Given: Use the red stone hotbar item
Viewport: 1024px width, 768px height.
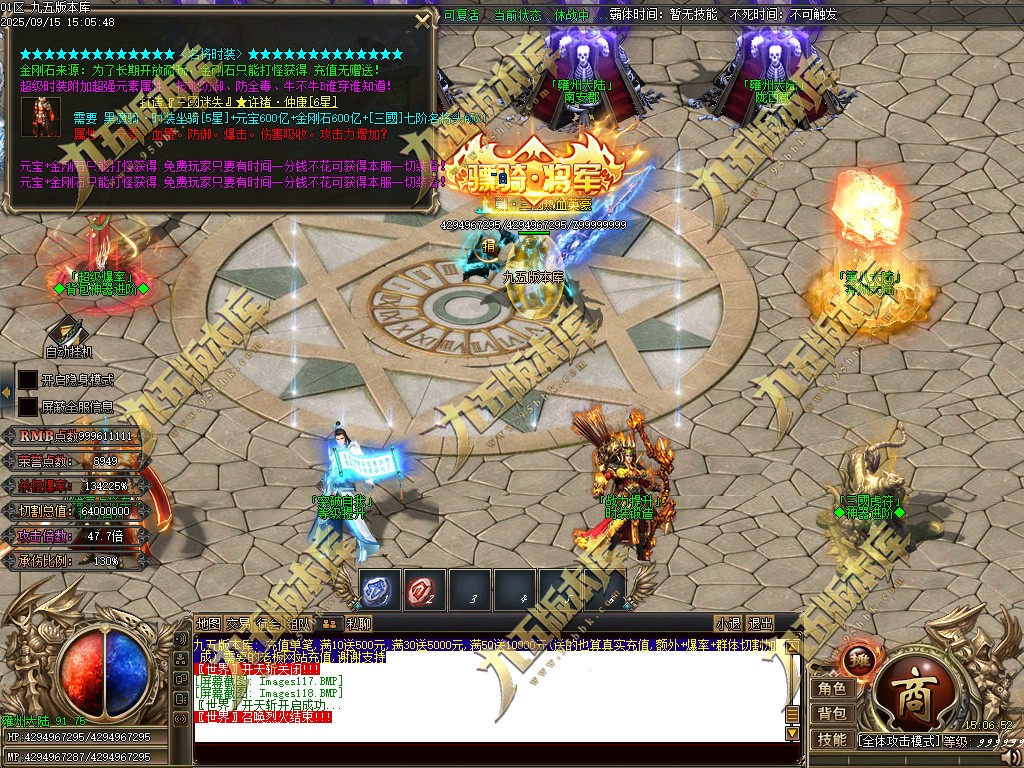Looking at the screenshot, I should point(424,591).
